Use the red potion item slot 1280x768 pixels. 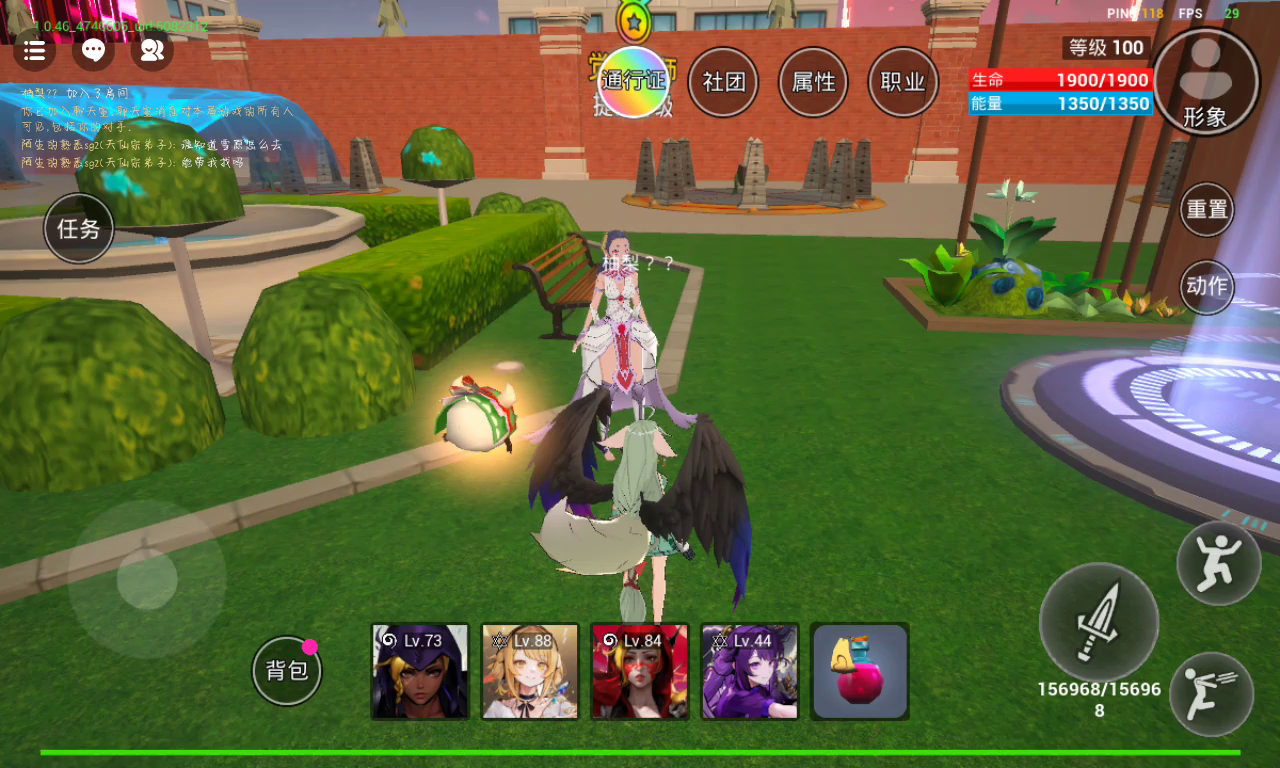860,672
